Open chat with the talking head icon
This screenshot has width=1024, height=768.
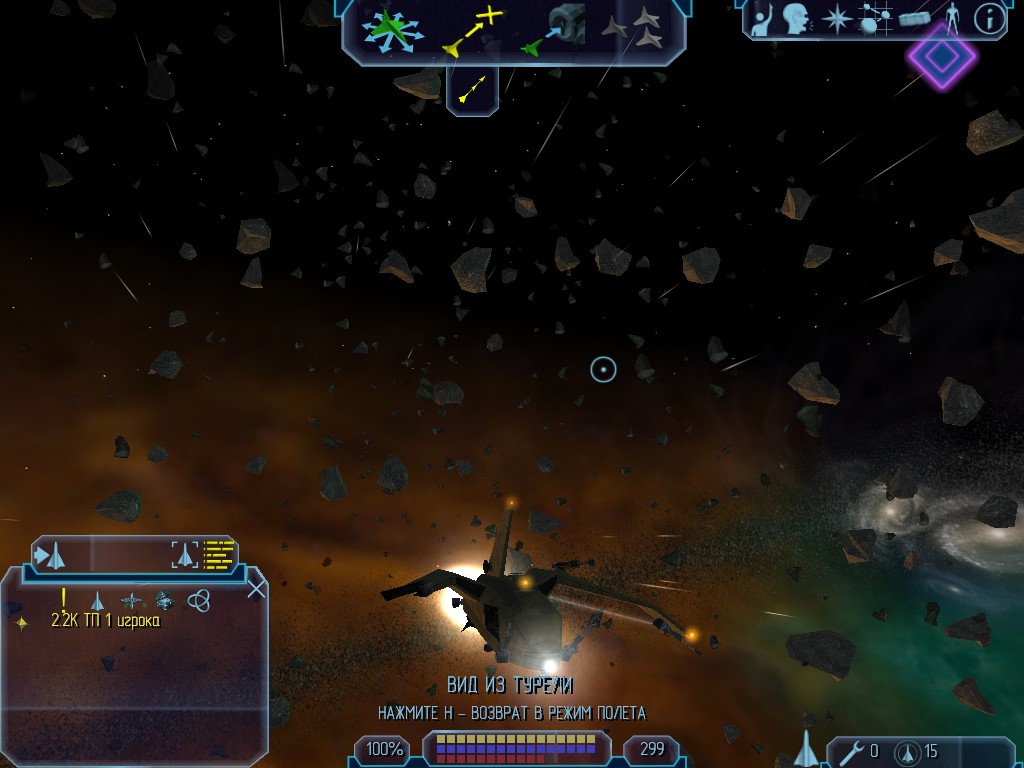797,19
